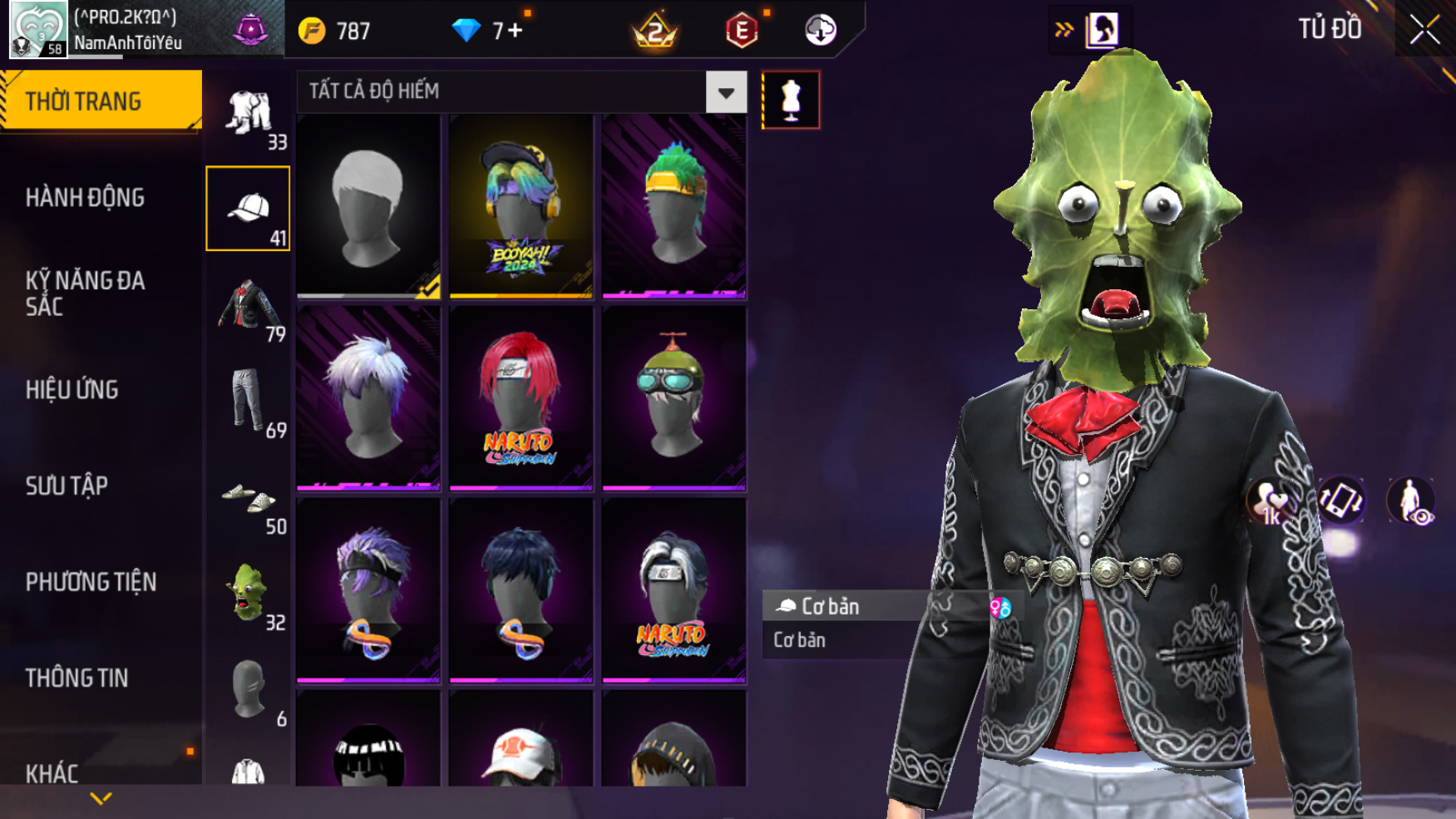Viewport: 1456px width, 819px height.
Task: Open the Hiệu Ứng section
Action: pos(72,389)
